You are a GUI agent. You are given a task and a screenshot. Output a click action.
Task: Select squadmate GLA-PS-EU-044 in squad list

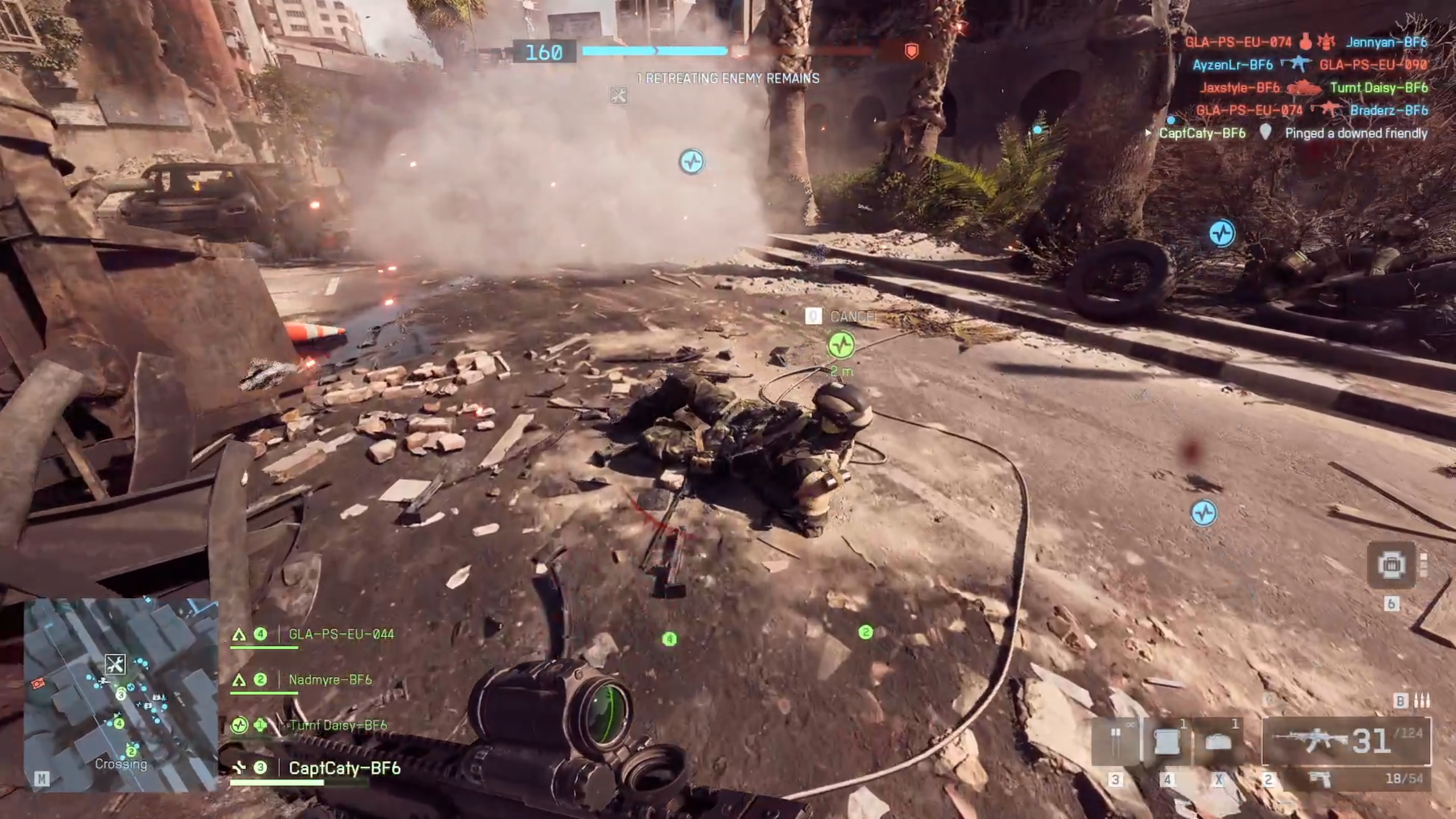click(341, 634)
